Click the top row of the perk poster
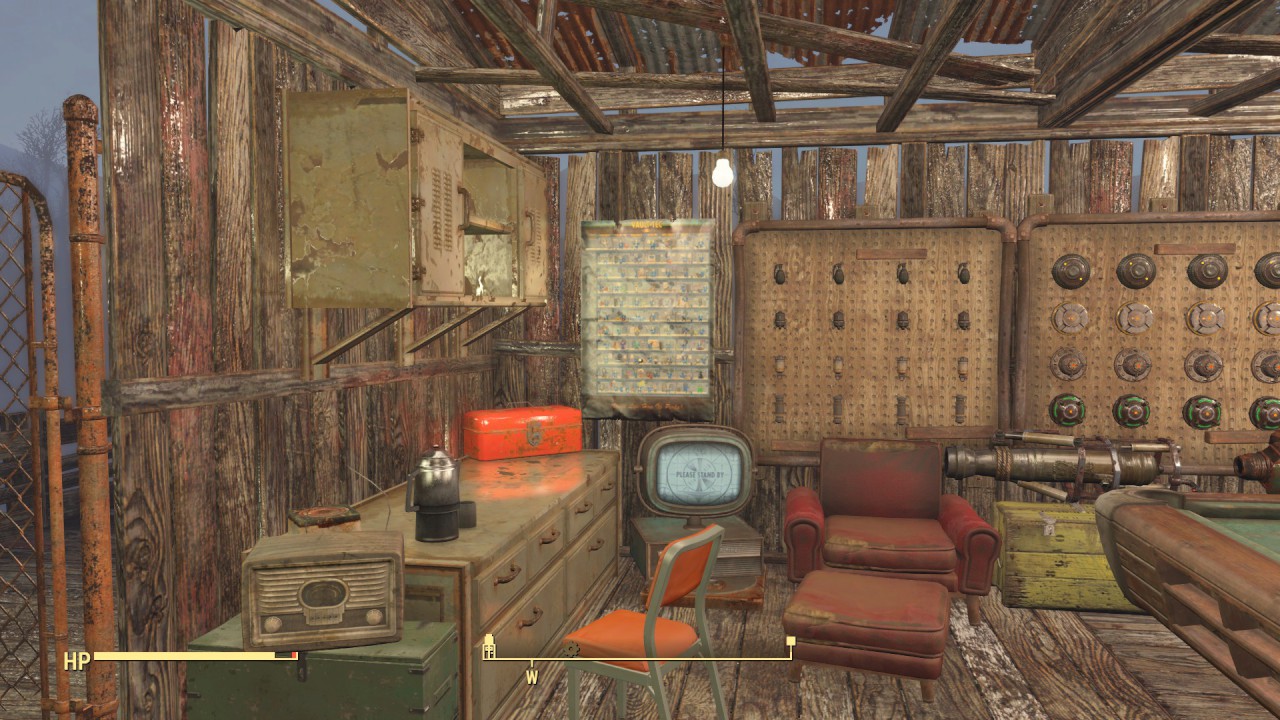 point(650,243)
